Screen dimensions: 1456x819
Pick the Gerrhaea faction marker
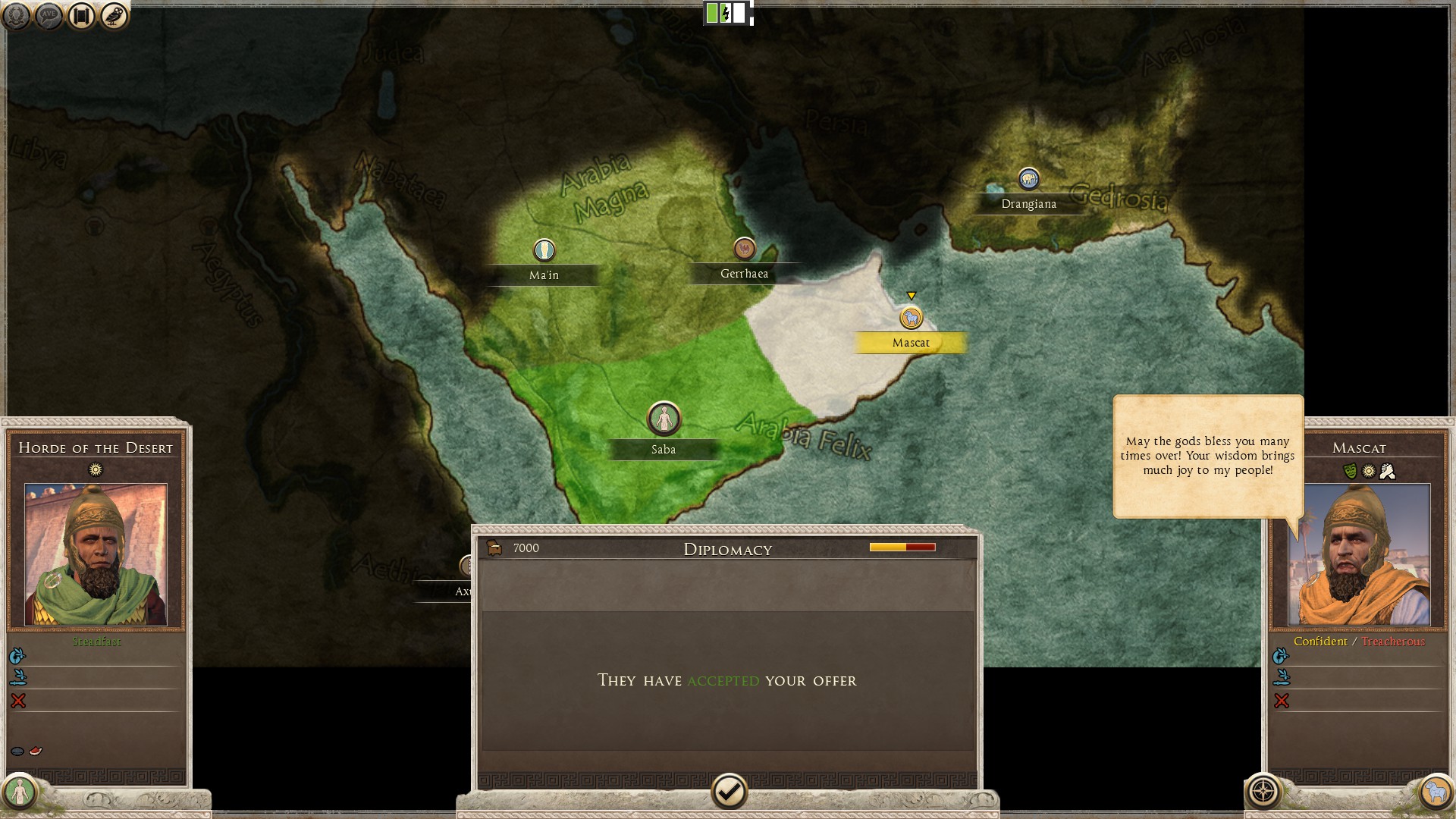(744, 248)
